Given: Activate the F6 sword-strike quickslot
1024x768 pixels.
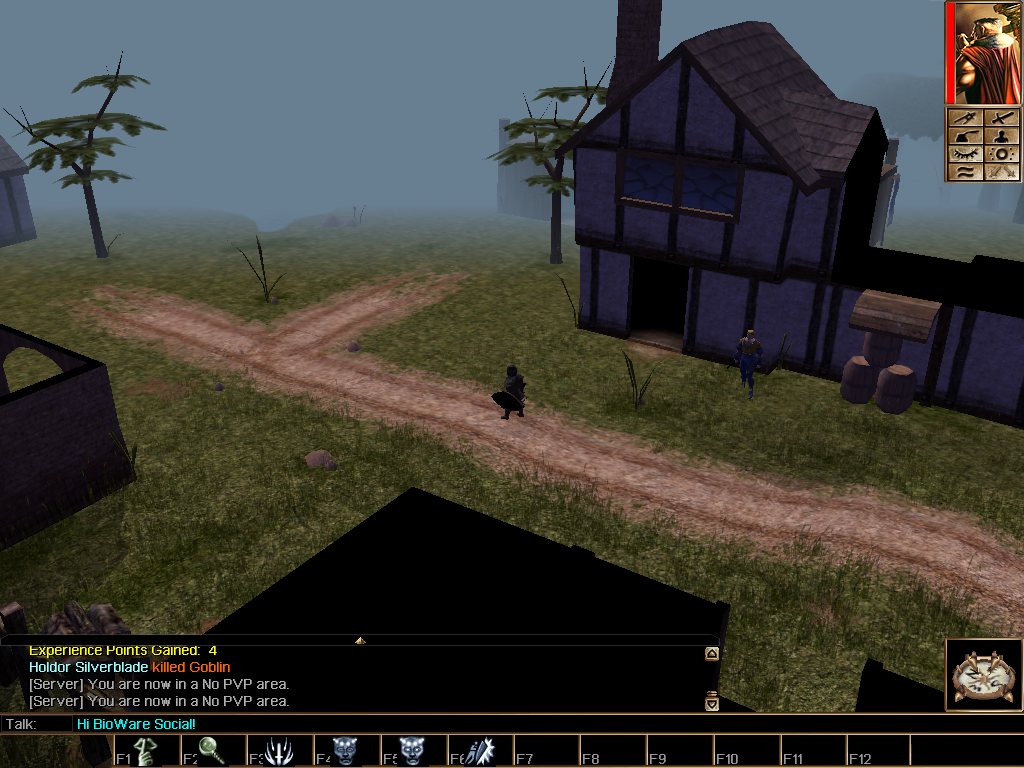Looking at the screenshot, I should click(478, 751).
